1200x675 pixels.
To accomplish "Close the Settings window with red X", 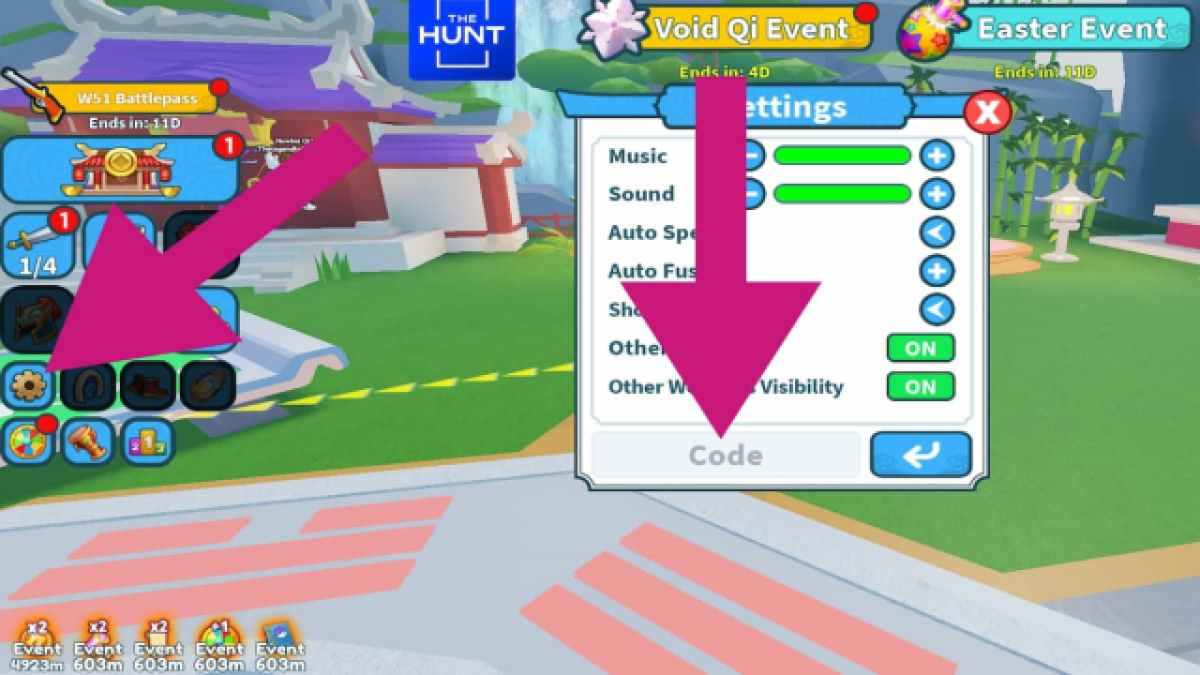I will pyautogui.click(x=987, y=113).
